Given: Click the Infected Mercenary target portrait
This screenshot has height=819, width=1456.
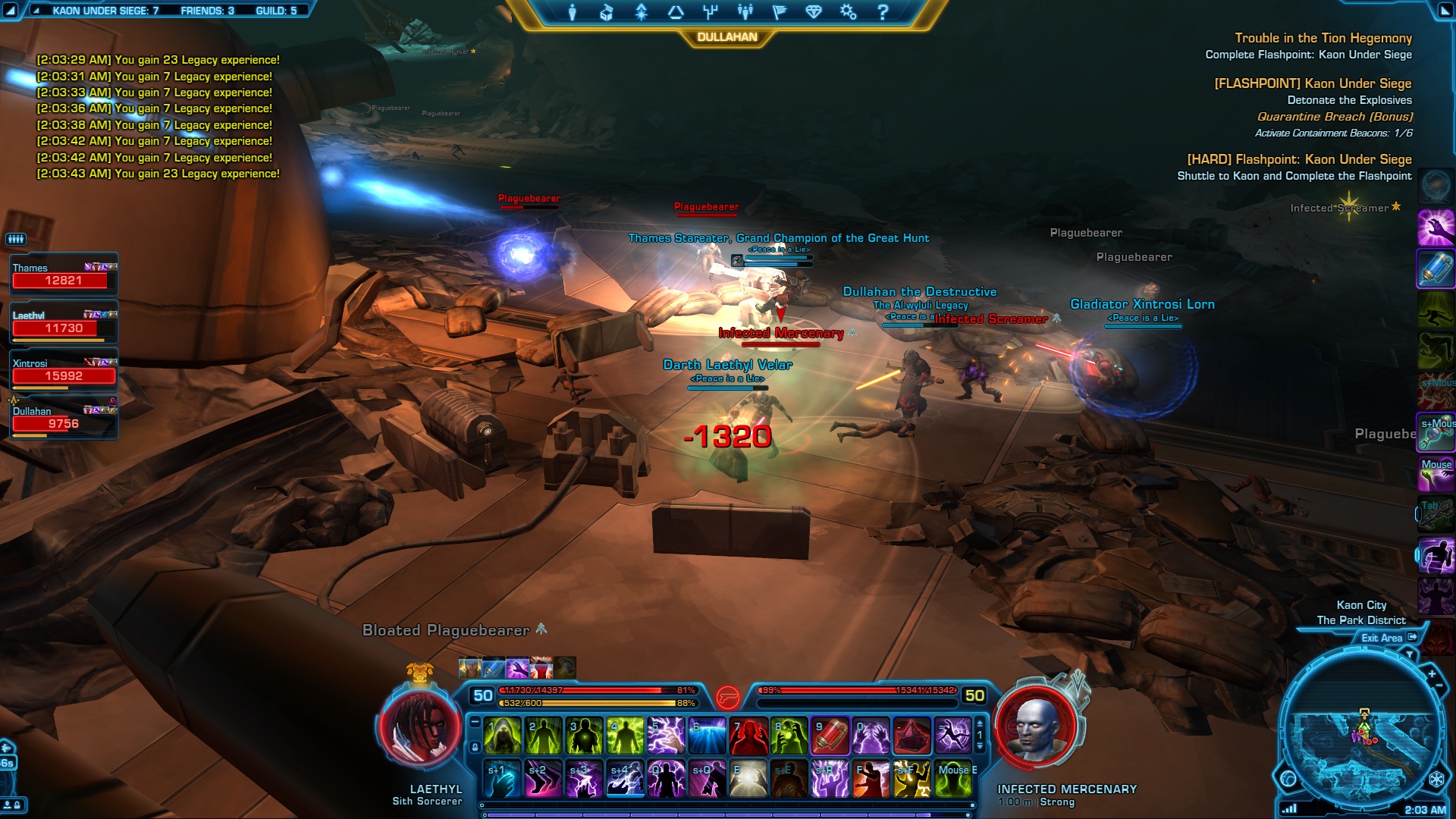Looking at the screenshot, I should tap(1036, 730).
